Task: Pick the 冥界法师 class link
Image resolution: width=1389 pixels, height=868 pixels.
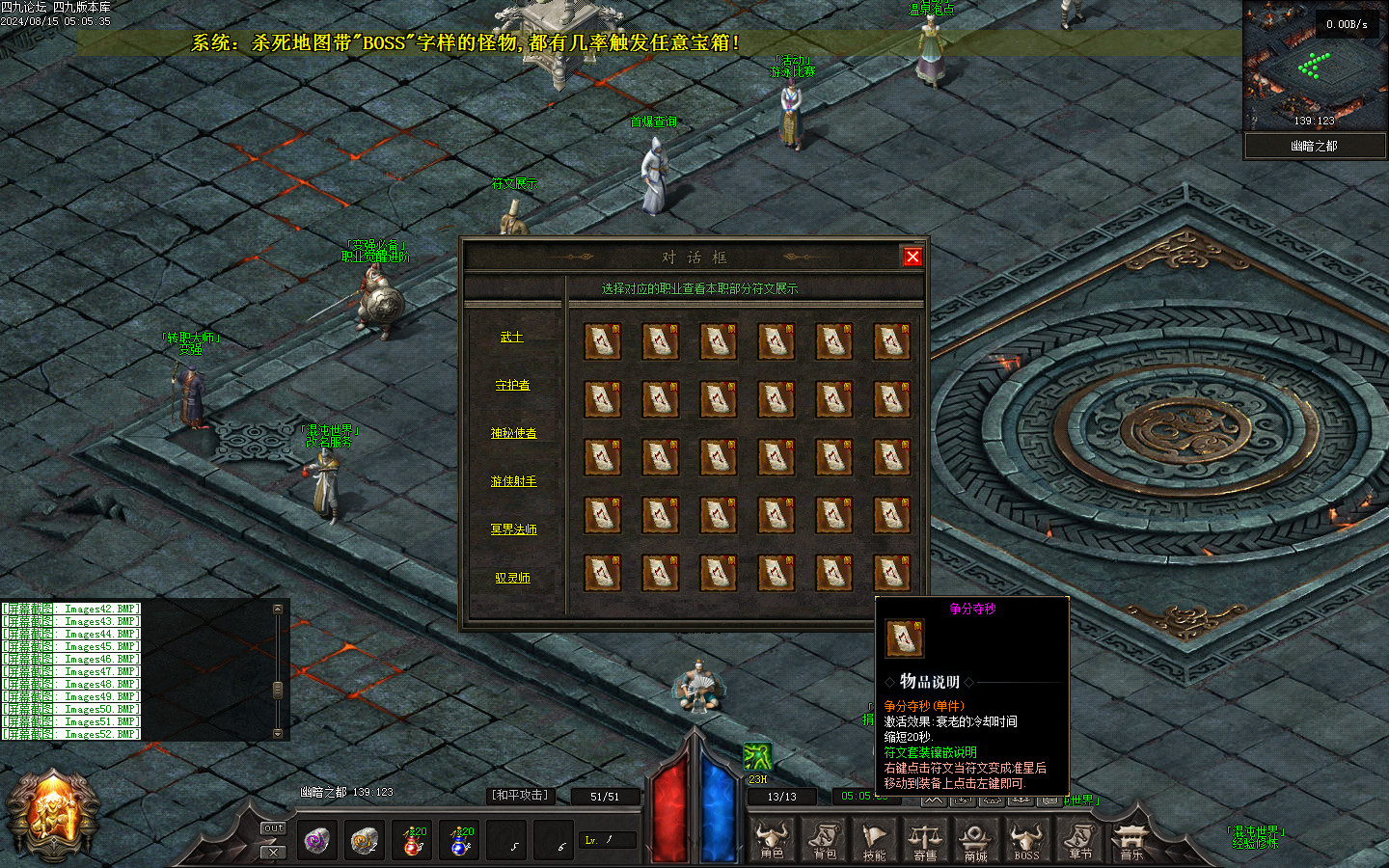Action: coord(513,529)
